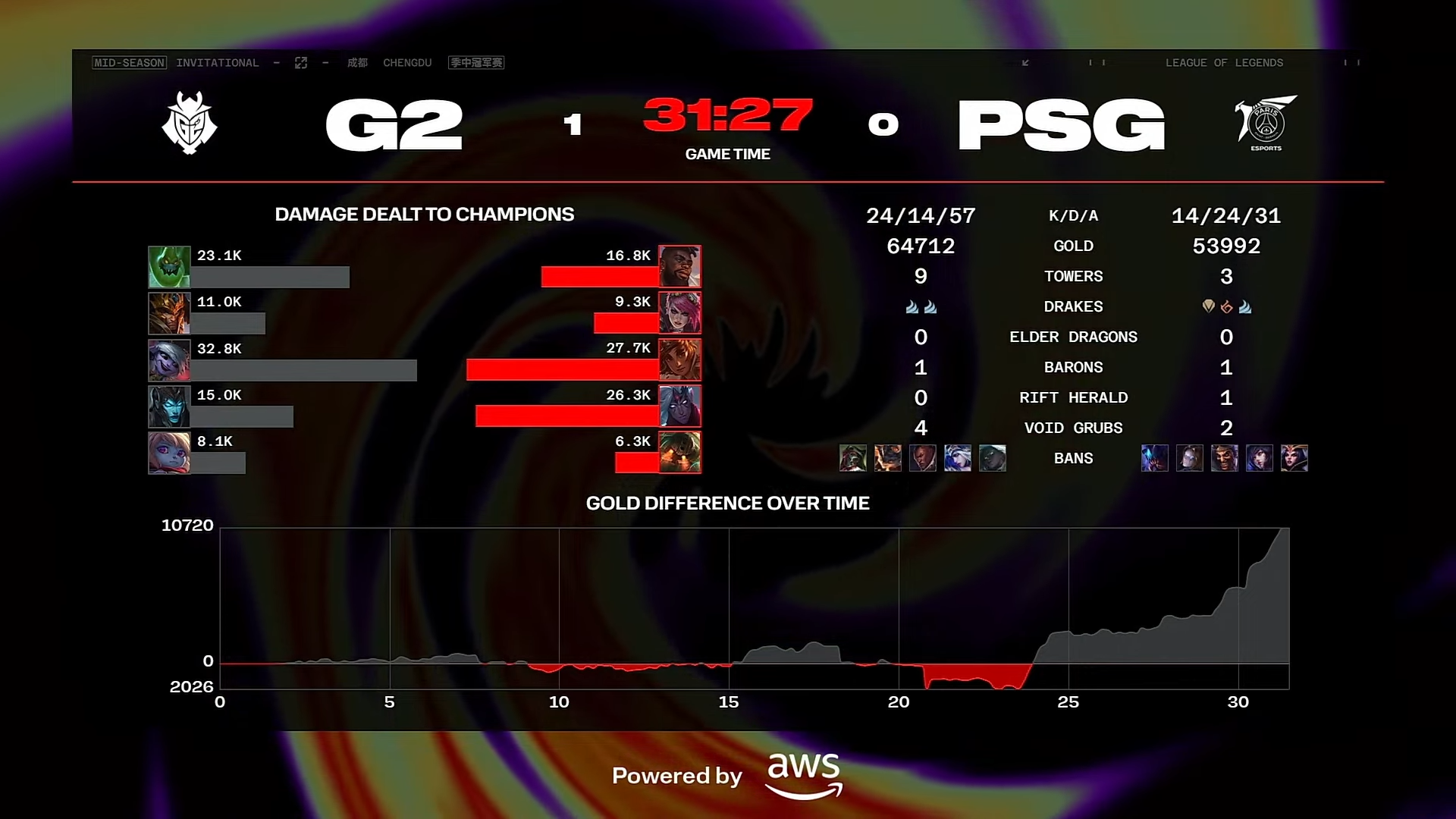The height and width of the screenshot is (819, 1456).
Task: Click the LEAGUE OF LEGENDS text top right
Action: pyautogui.click(x=1224, y=63)
